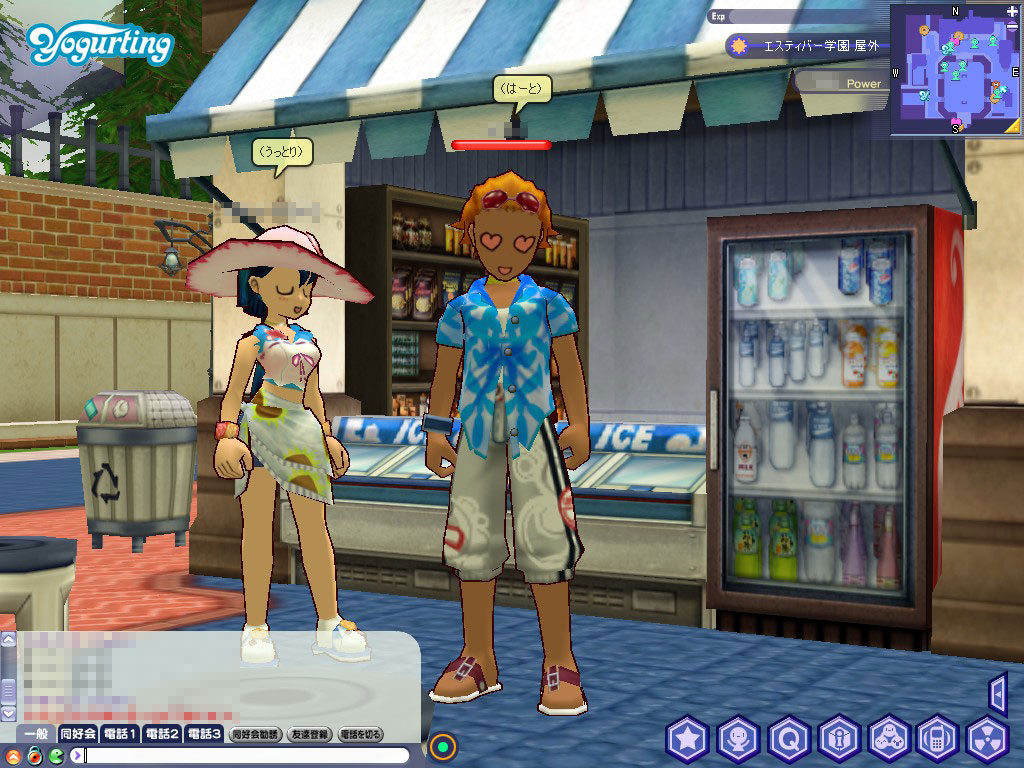Click the 友達登録 friend register button
The height and width of the screenshot is (768, 1024).
point(309,734)
